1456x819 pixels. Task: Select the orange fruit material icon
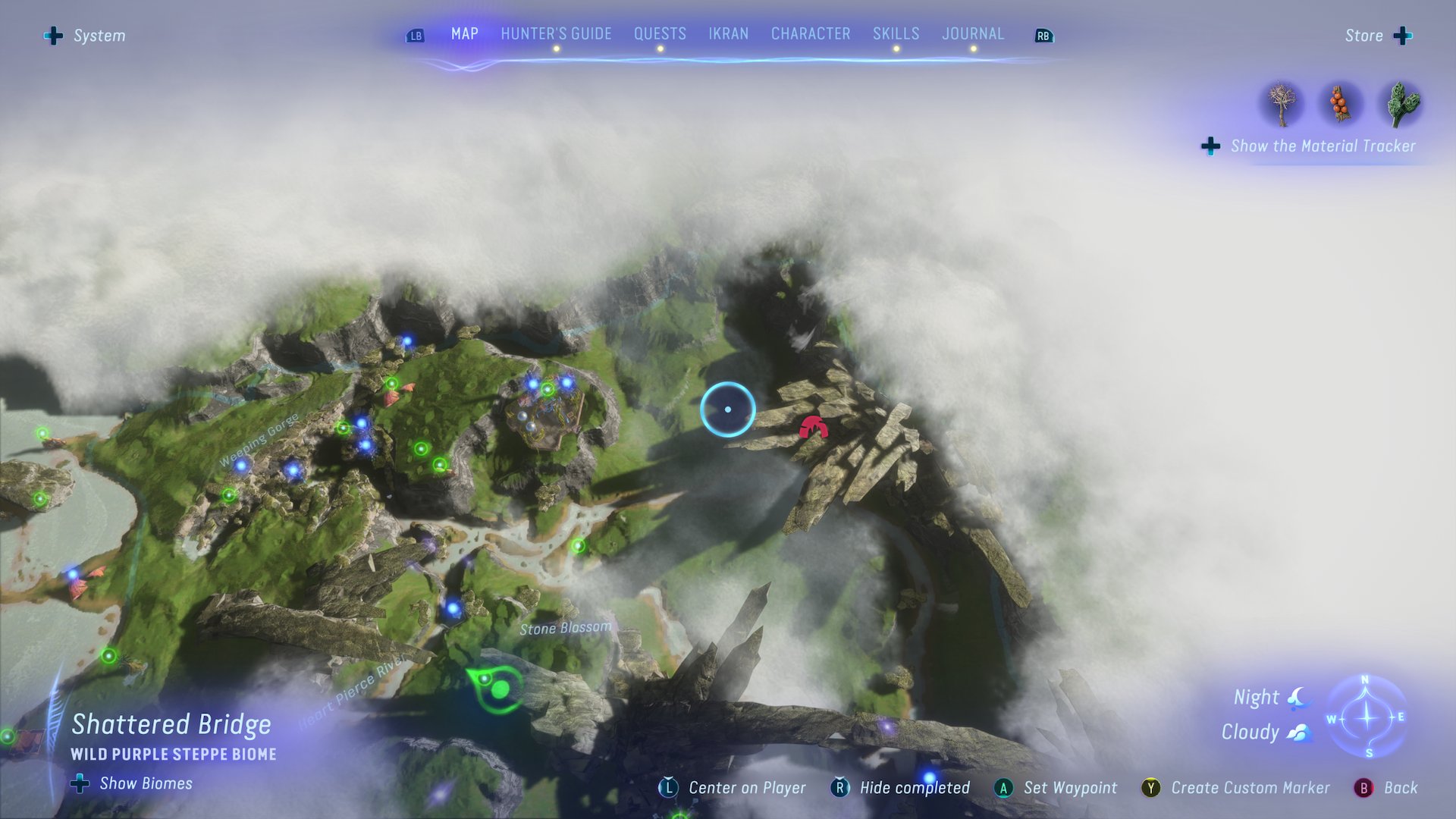click(1341, 104)
